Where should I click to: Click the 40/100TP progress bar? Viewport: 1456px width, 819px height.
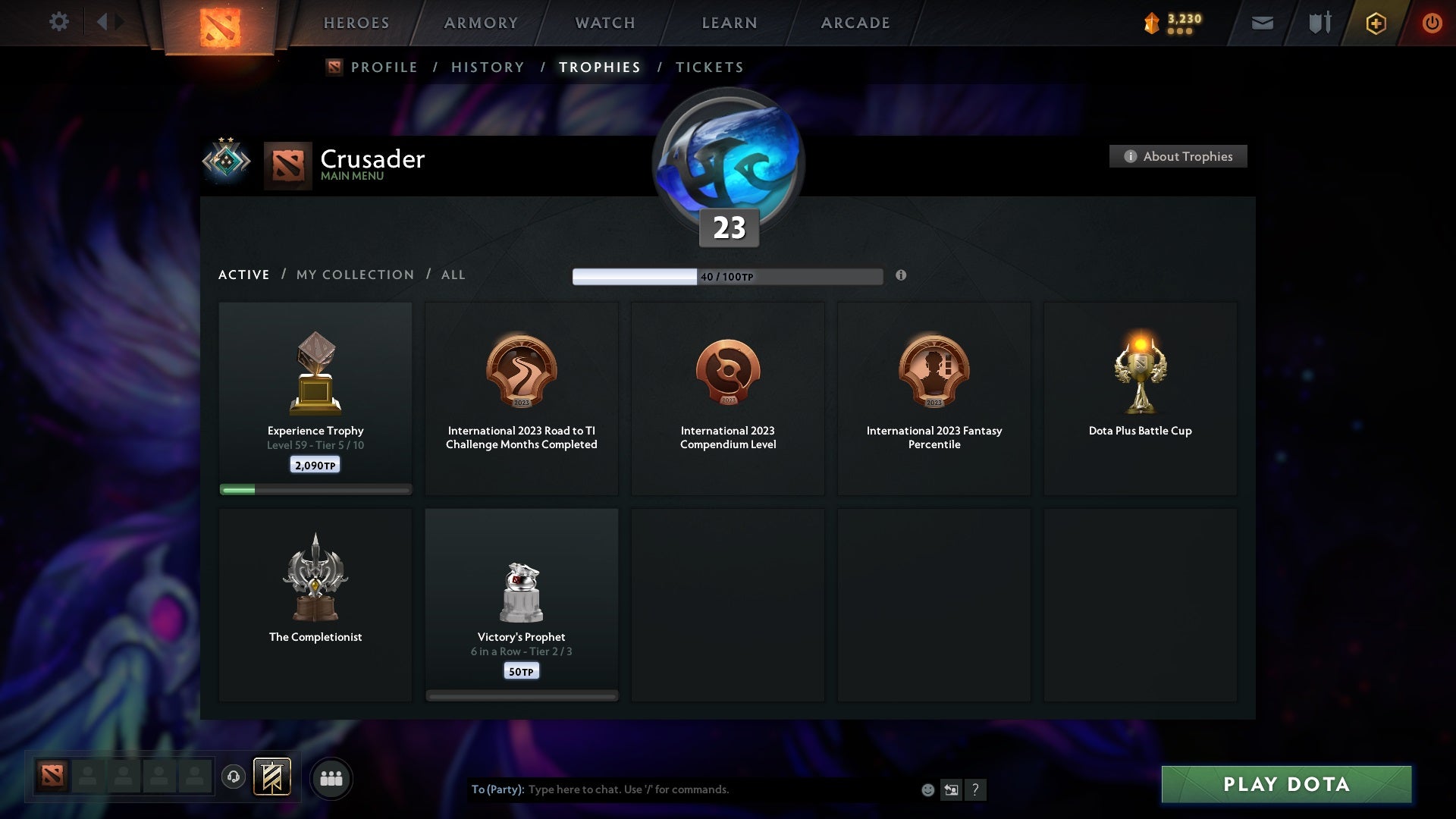728,276
